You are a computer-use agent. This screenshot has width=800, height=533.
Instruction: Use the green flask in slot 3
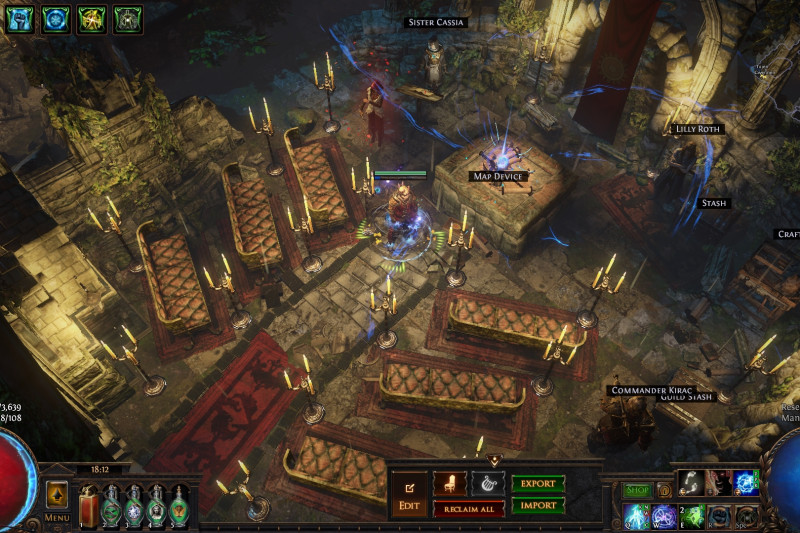coord(134,504)
